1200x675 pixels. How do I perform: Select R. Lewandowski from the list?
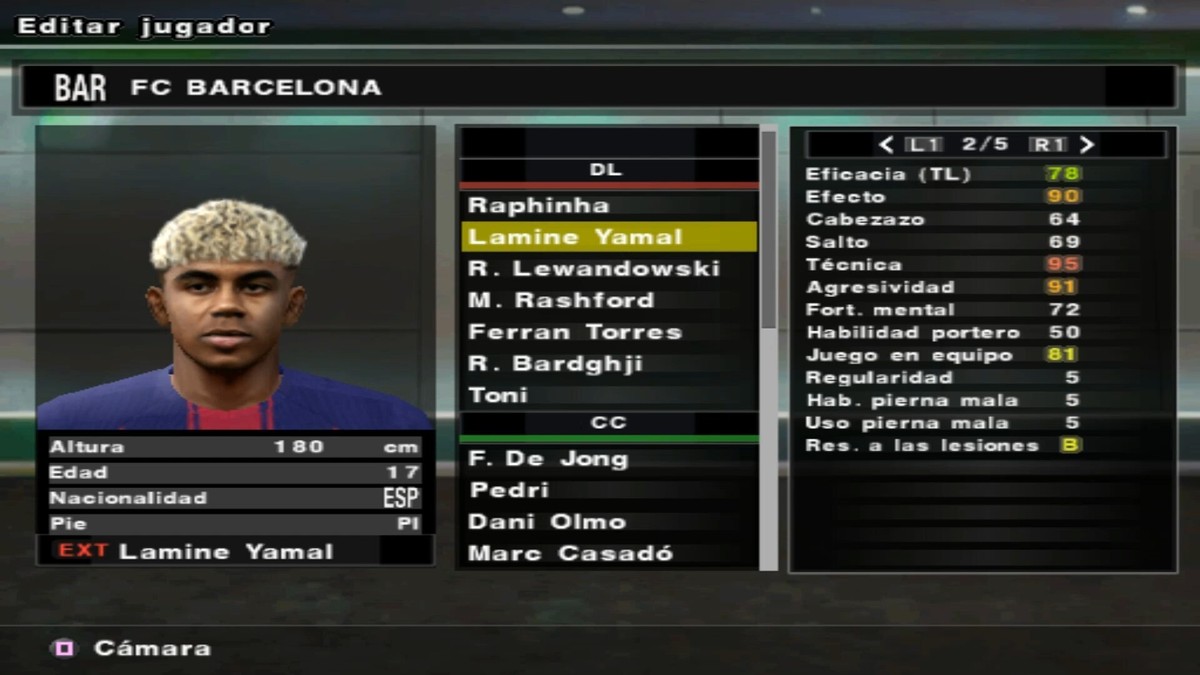(x=593, y=269)
